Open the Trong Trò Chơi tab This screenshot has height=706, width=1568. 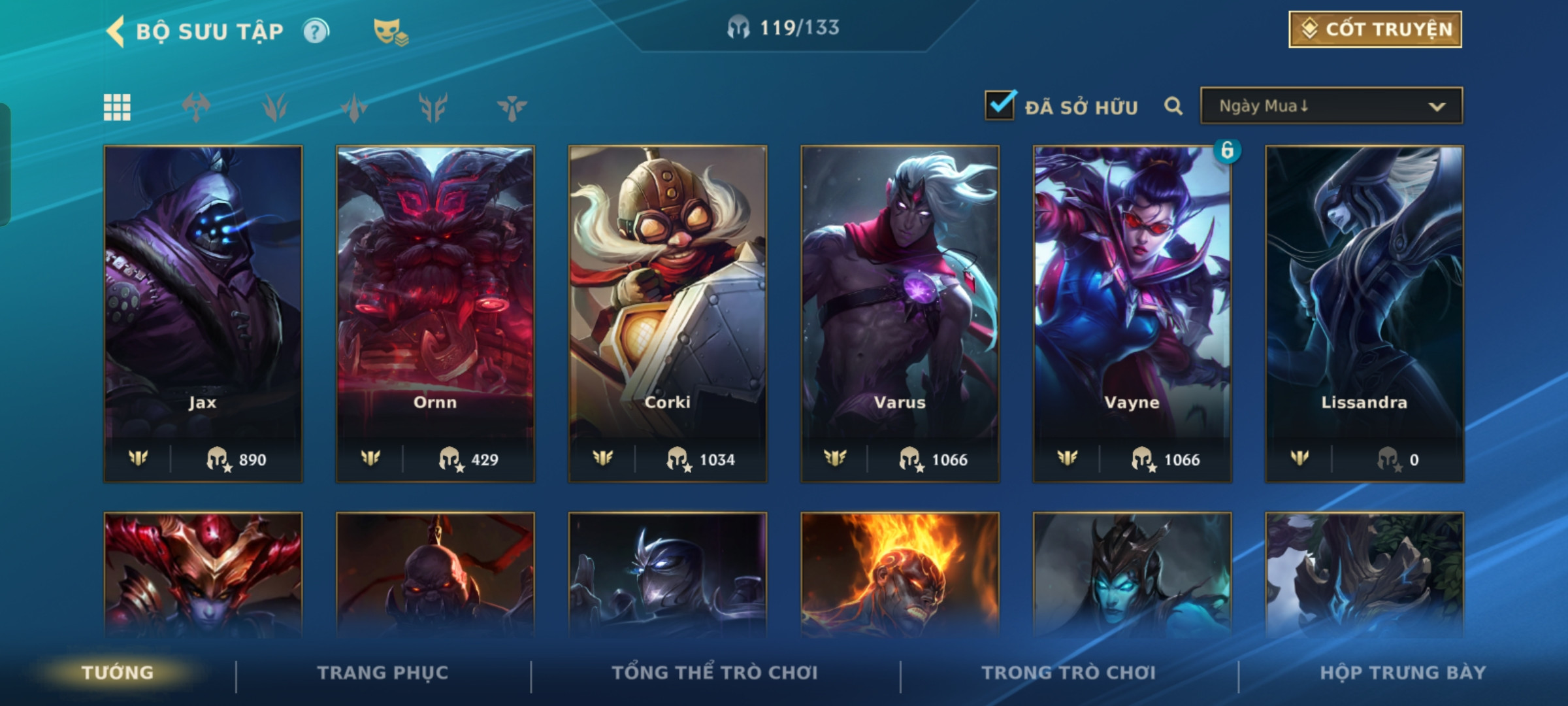click(1069, 673)
